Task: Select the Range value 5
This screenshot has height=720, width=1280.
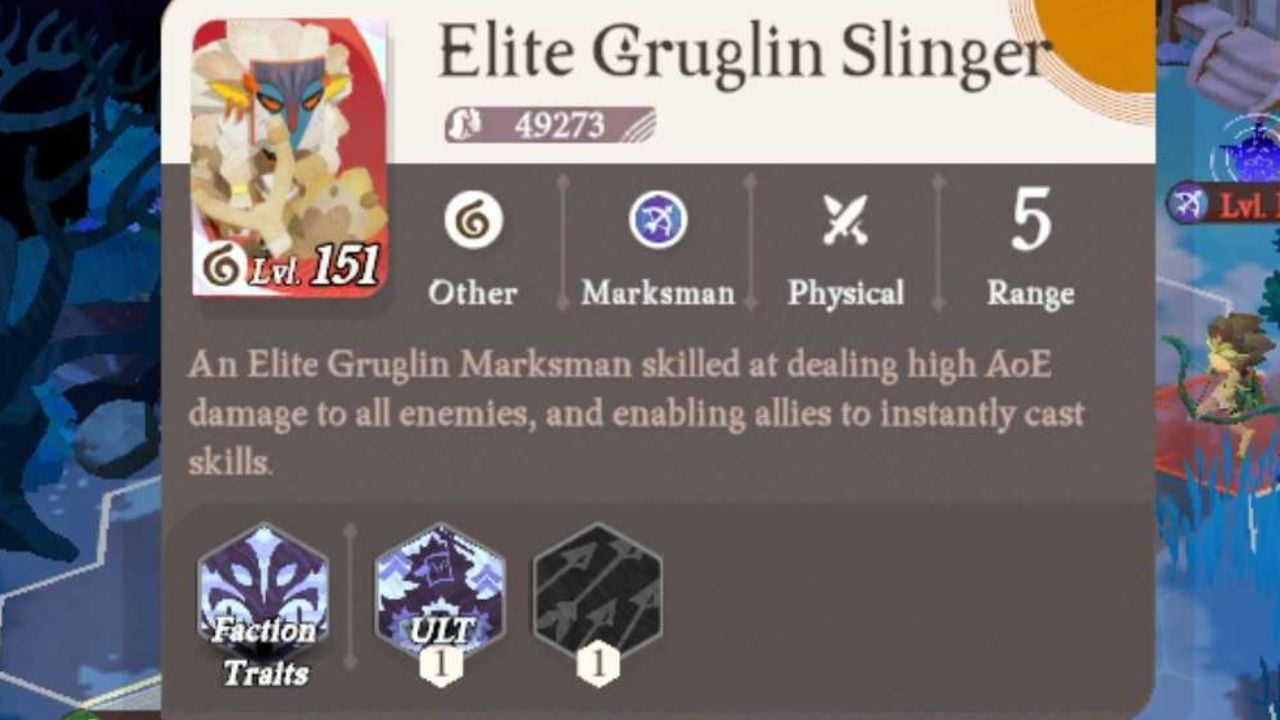Action: pos(1032,225)
